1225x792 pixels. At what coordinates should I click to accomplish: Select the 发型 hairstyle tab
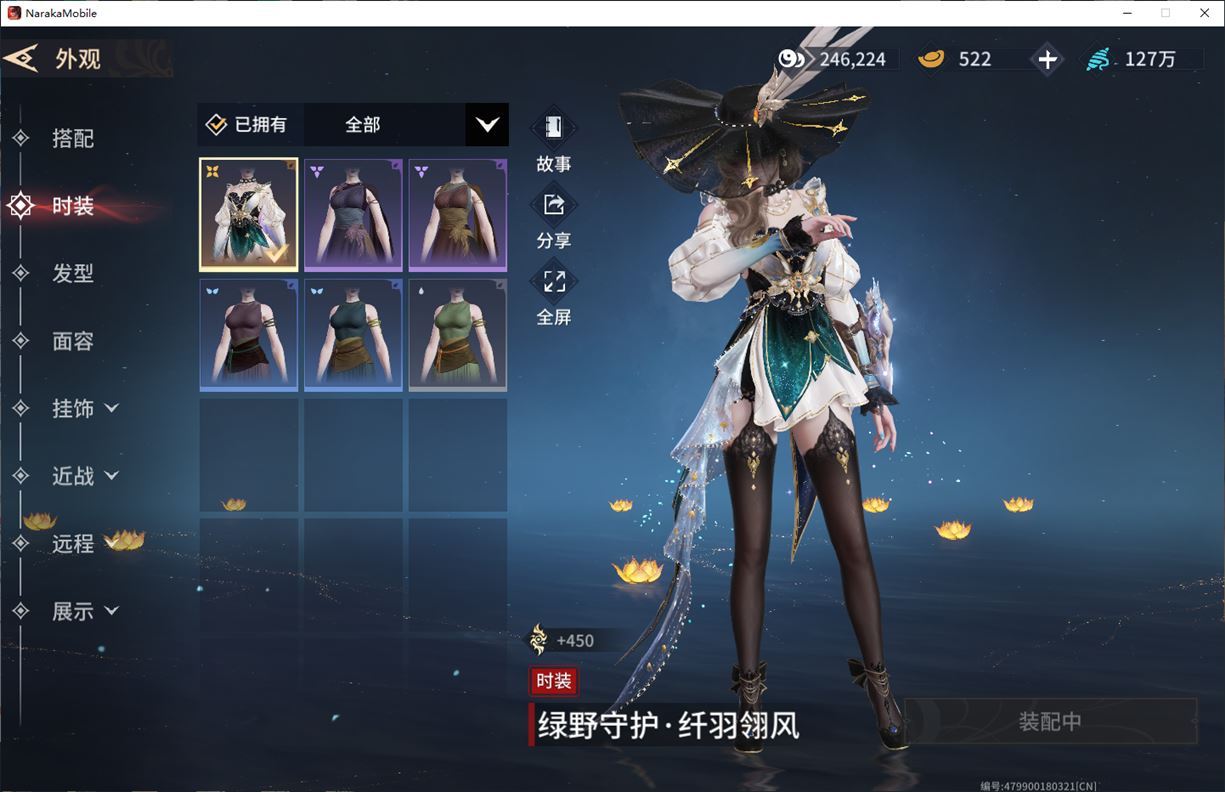[72, 273]
